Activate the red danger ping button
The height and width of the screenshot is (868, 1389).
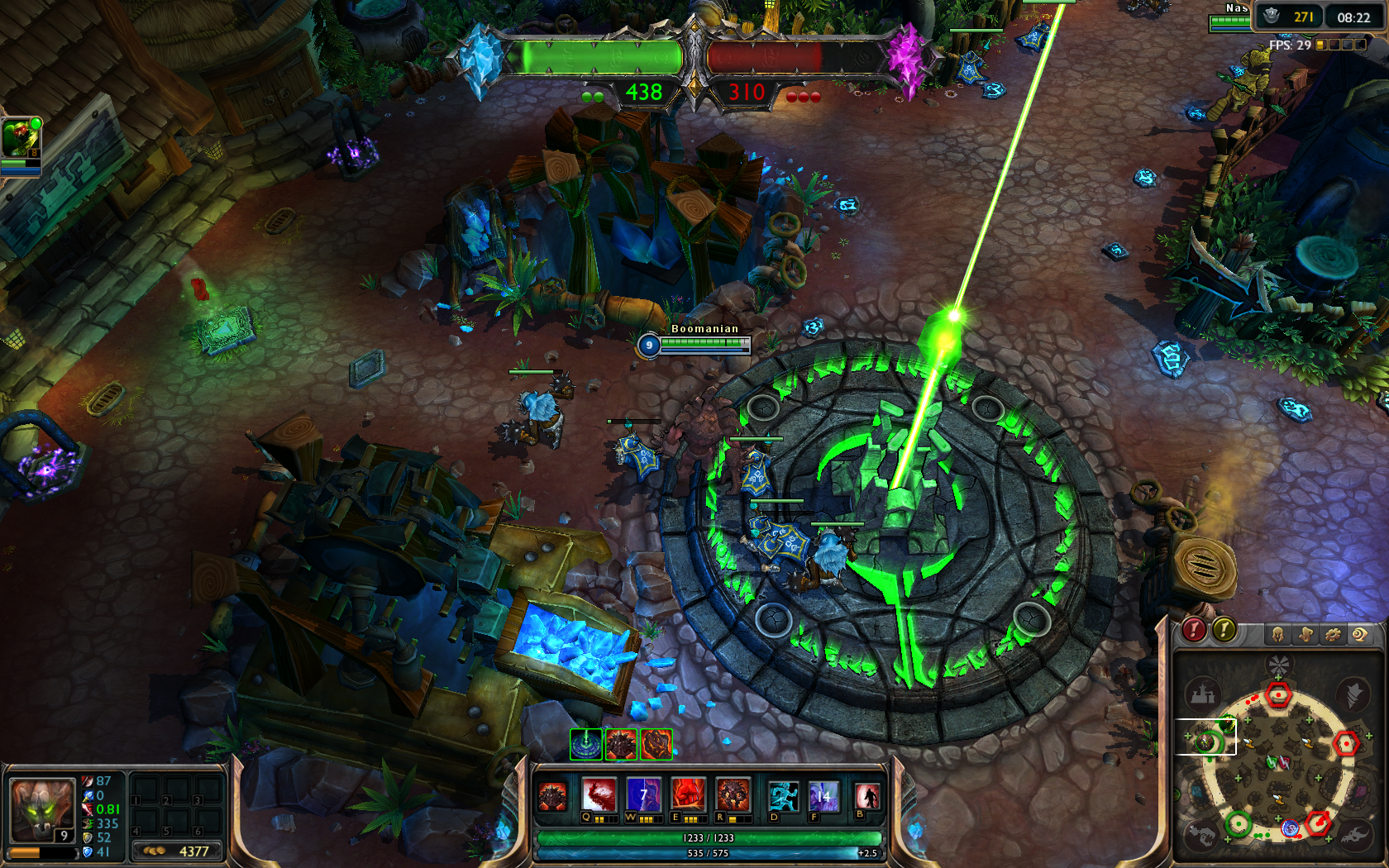coord(1194,631)
